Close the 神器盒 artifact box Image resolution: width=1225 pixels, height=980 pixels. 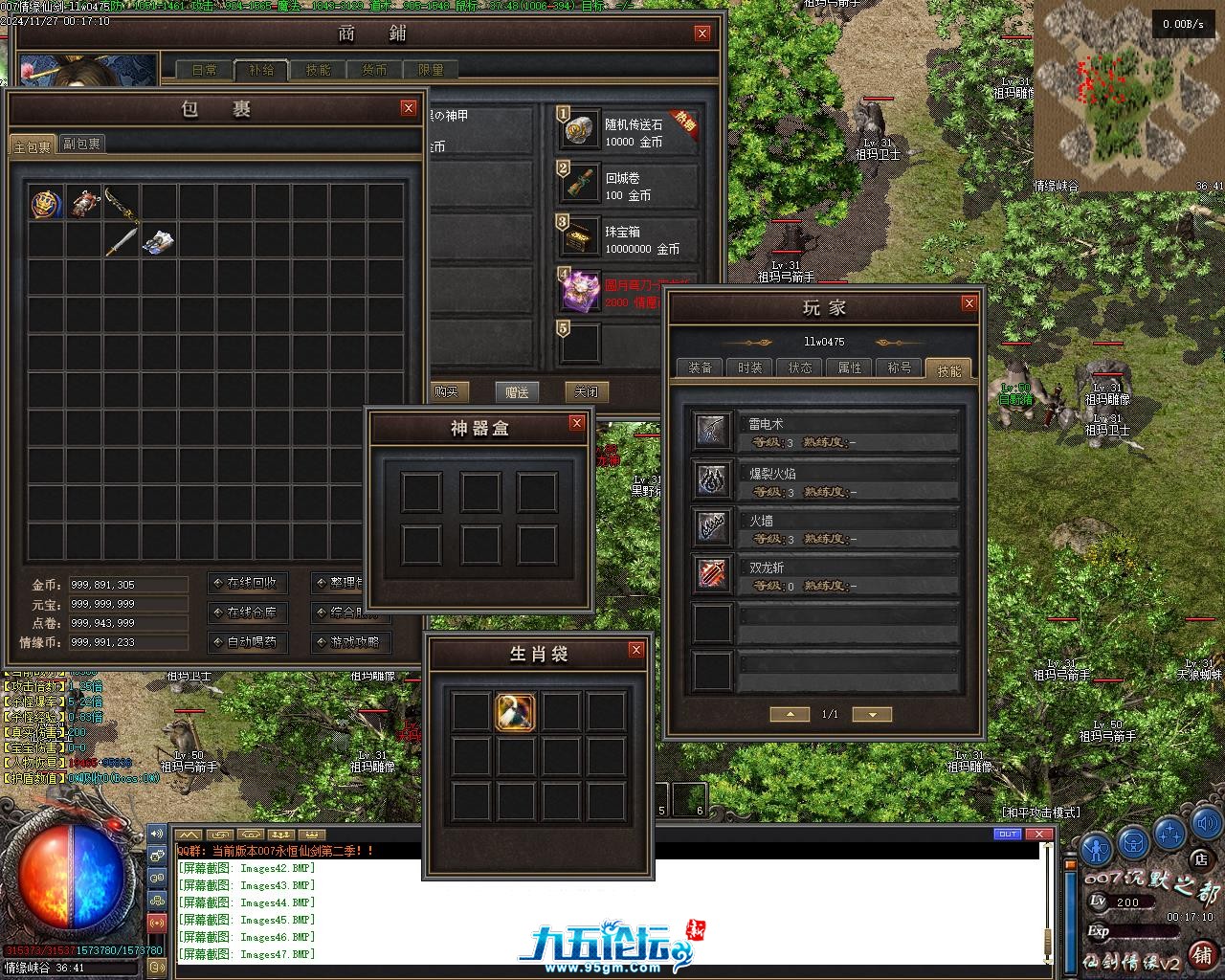pyautogui.click(x=576, y=423)
